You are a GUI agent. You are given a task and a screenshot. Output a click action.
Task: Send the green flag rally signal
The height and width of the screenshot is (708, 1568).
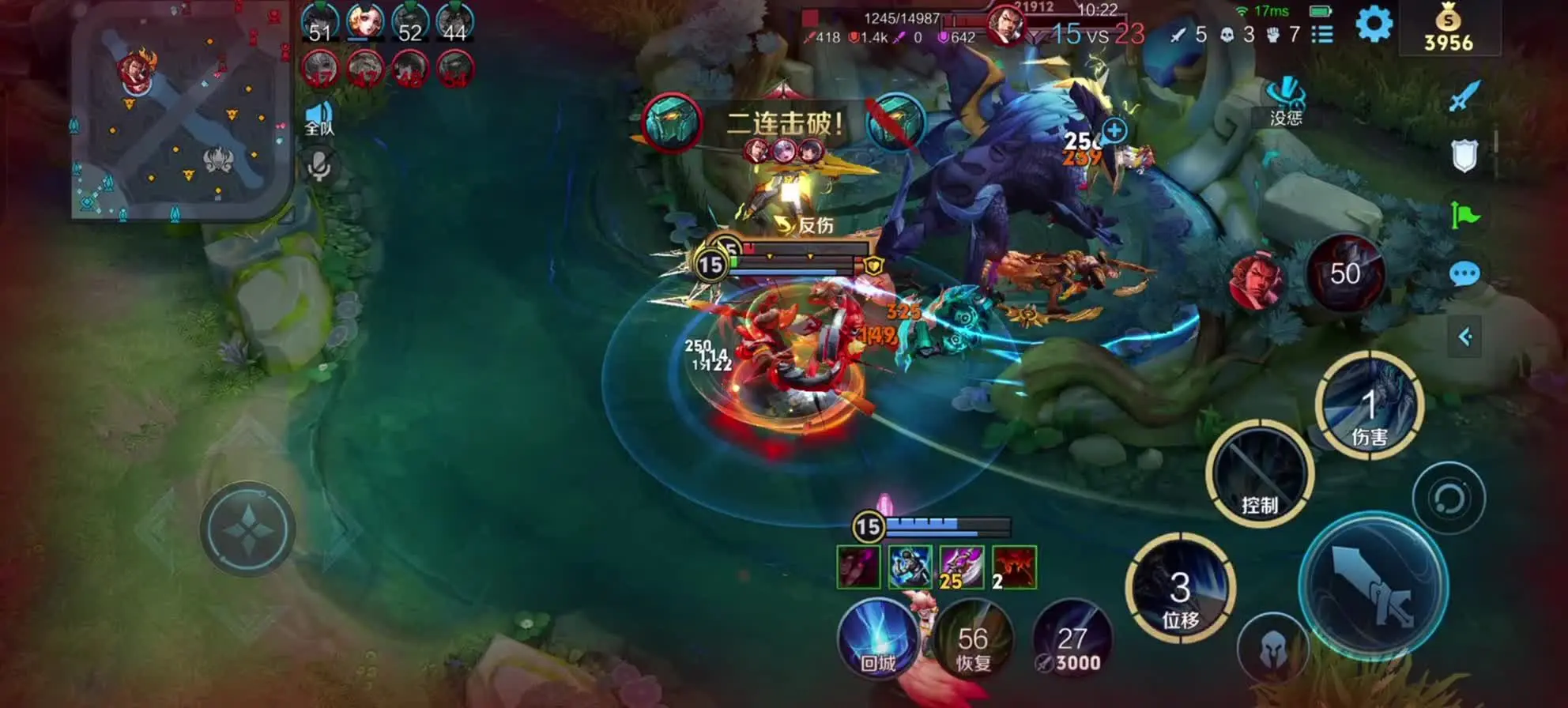click(x=1464, y=215)
